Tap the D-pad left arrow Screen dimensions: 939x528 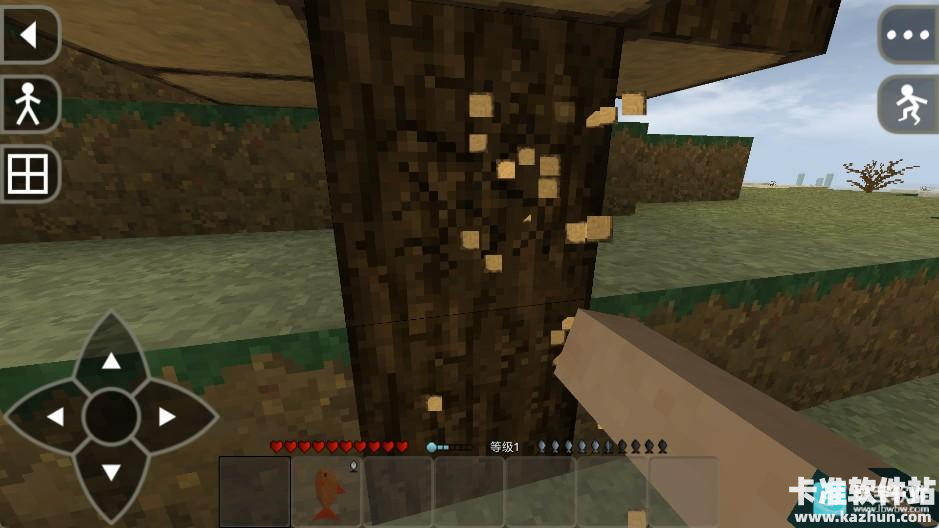pos(55,417)
